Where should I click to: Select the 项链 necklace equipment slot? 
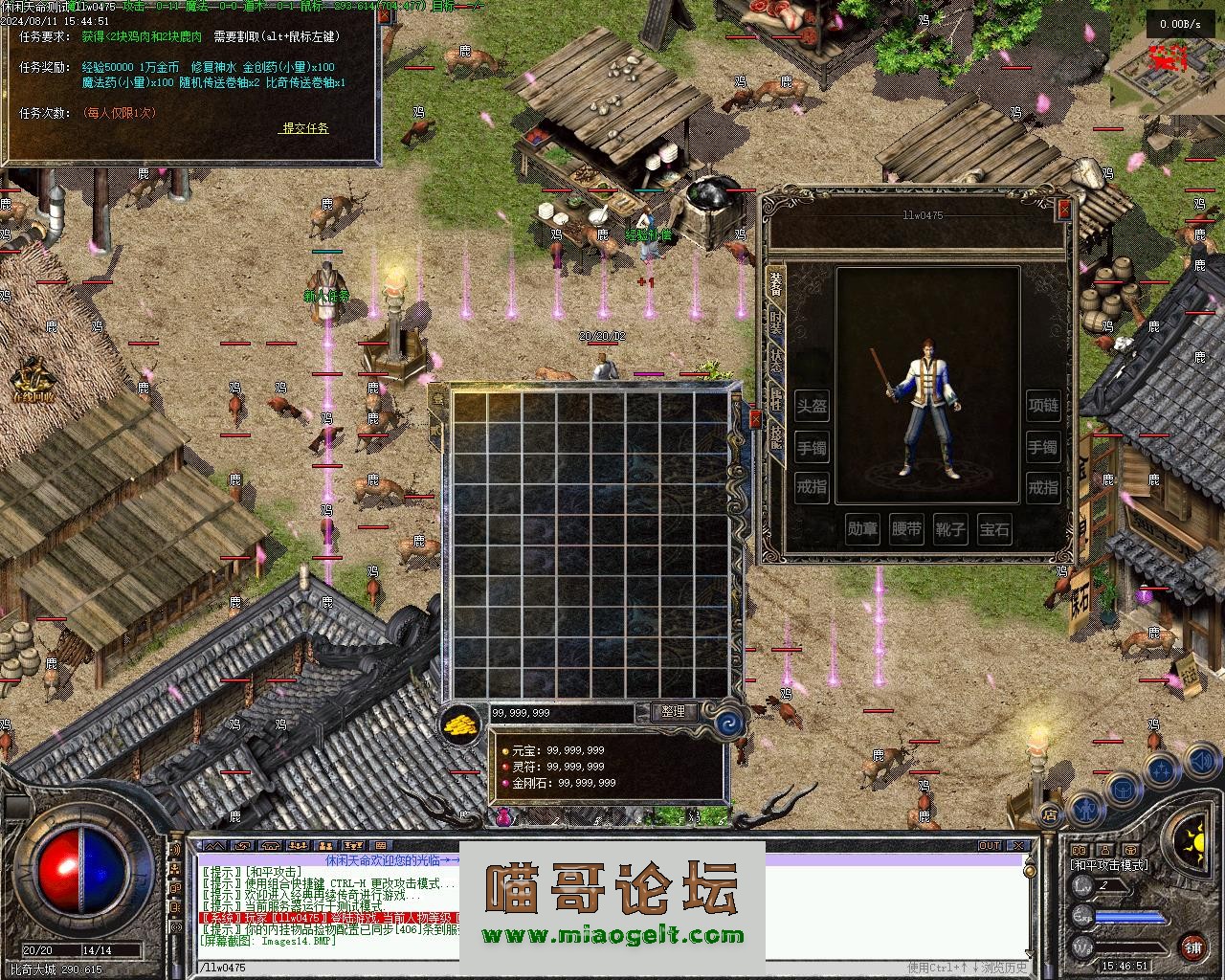1042,406
